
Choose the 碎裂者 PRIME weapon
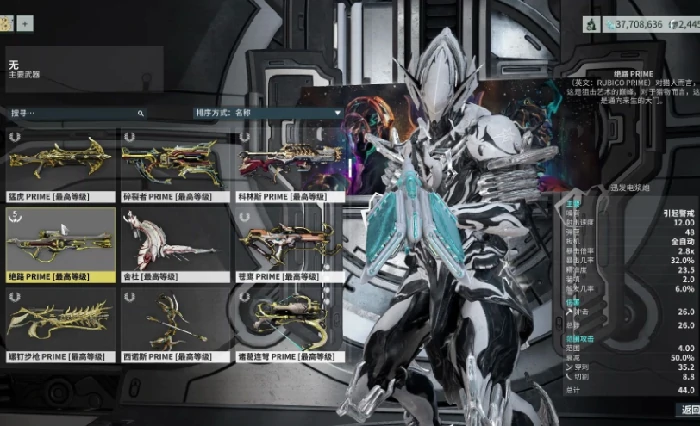tap(174, 163)
